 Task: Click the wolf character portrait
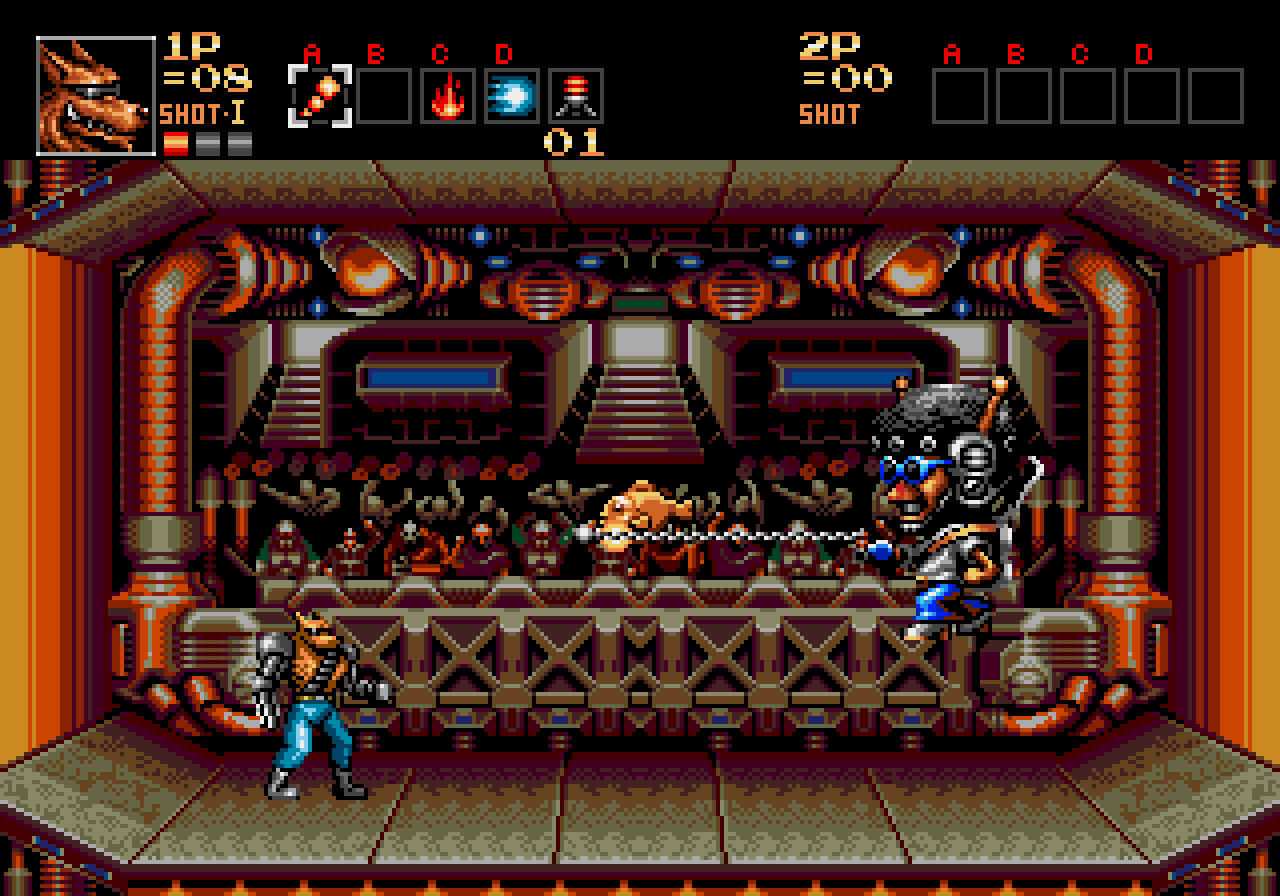coord(96,96)
